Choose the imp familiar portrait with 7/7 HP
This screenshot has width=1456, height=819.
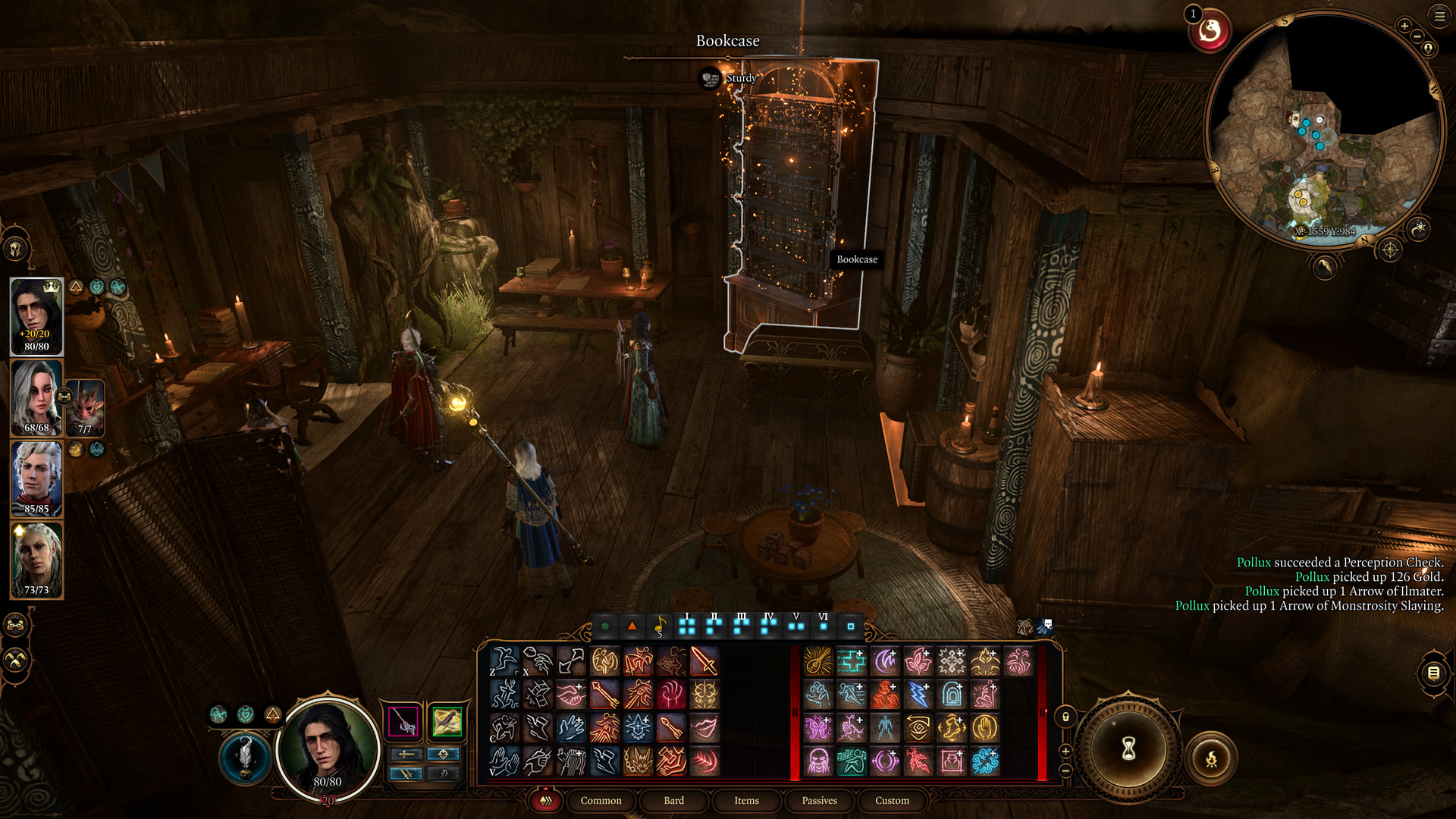(85, 409)
